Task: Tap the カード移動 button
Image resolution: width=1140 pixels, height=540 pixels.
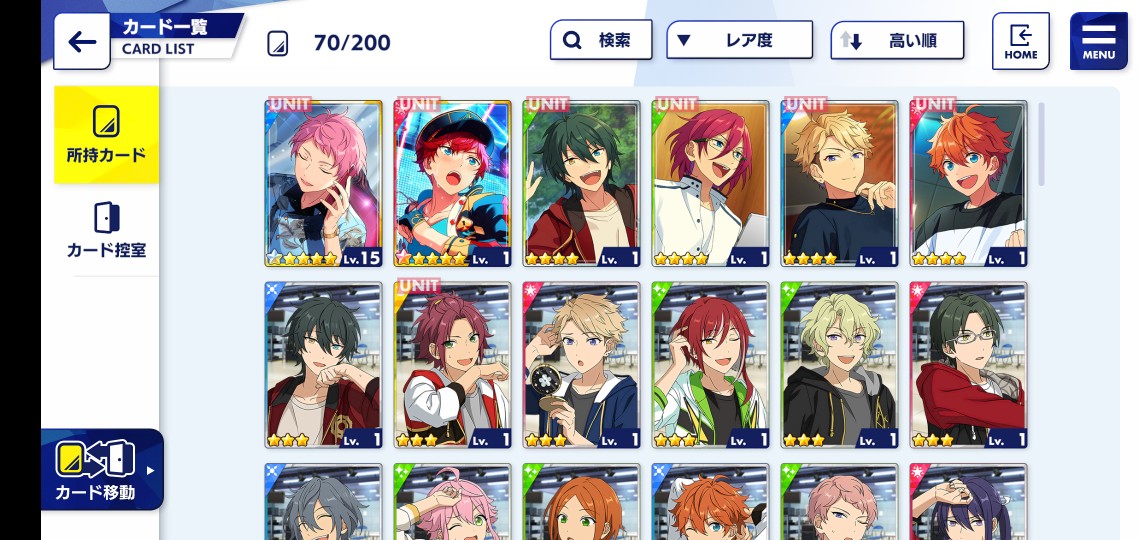Action: [x=101, y=469]
